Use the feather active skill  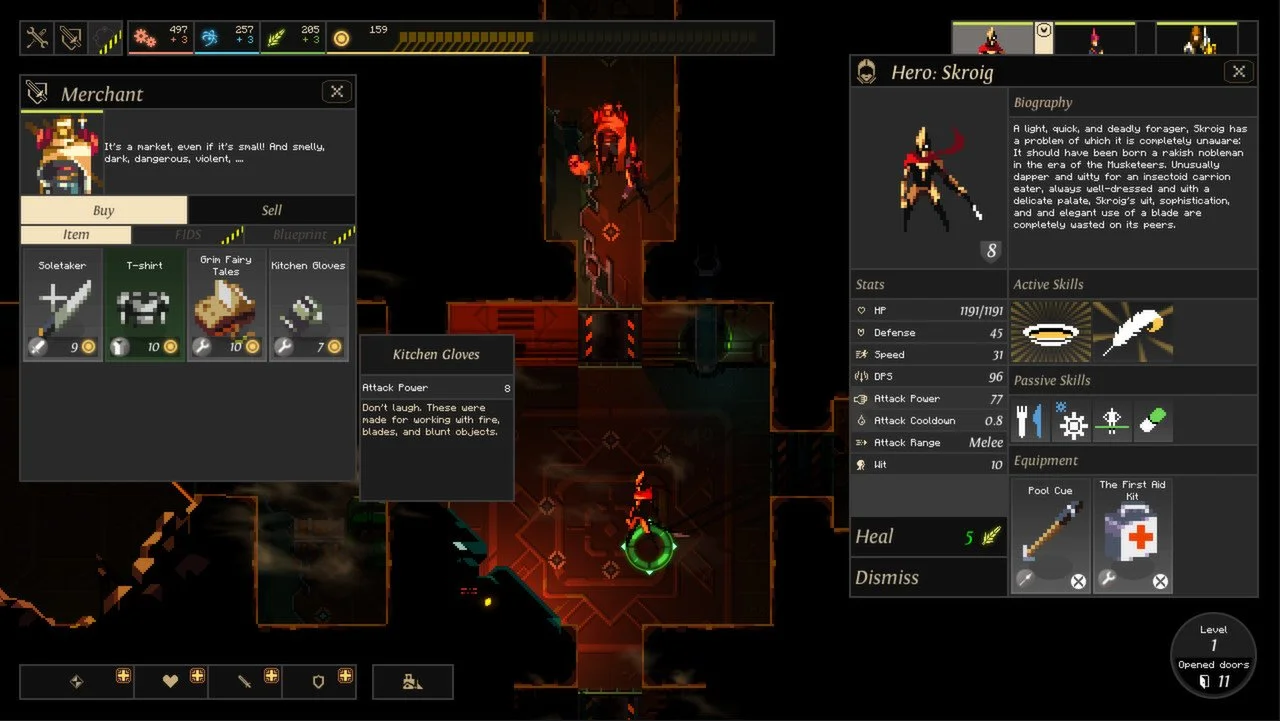click(x=1133, y=332)
